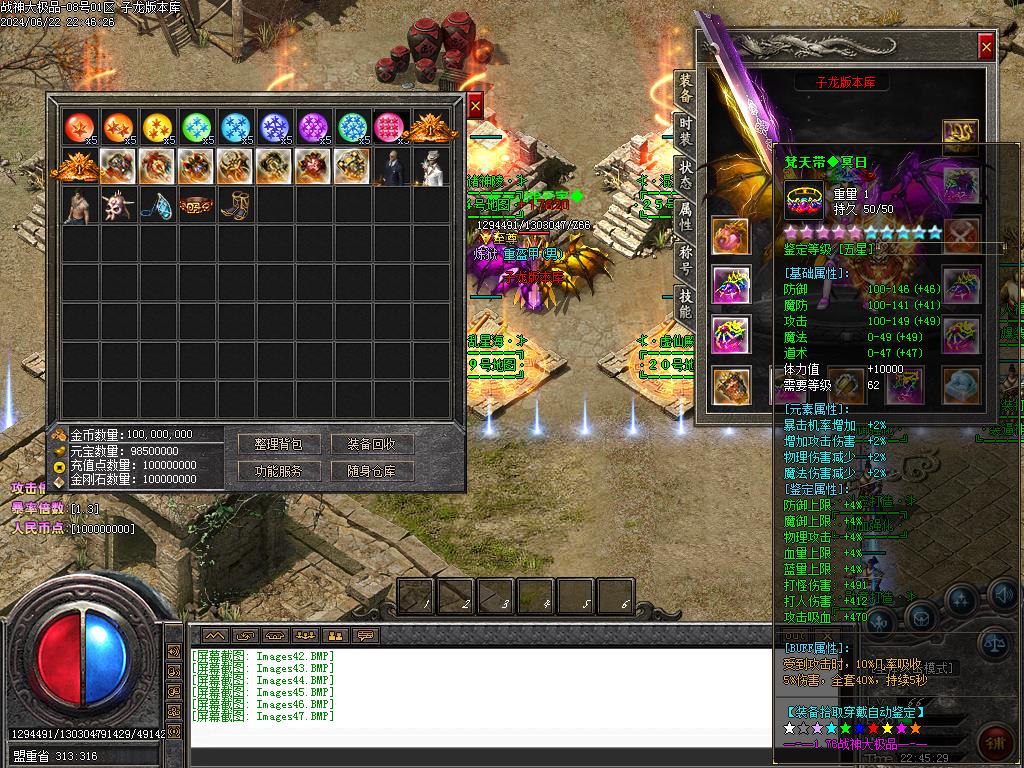The image size is (1024, 768).
Task: Select the pink star orb in bag
Action: (x=389, y=128)
